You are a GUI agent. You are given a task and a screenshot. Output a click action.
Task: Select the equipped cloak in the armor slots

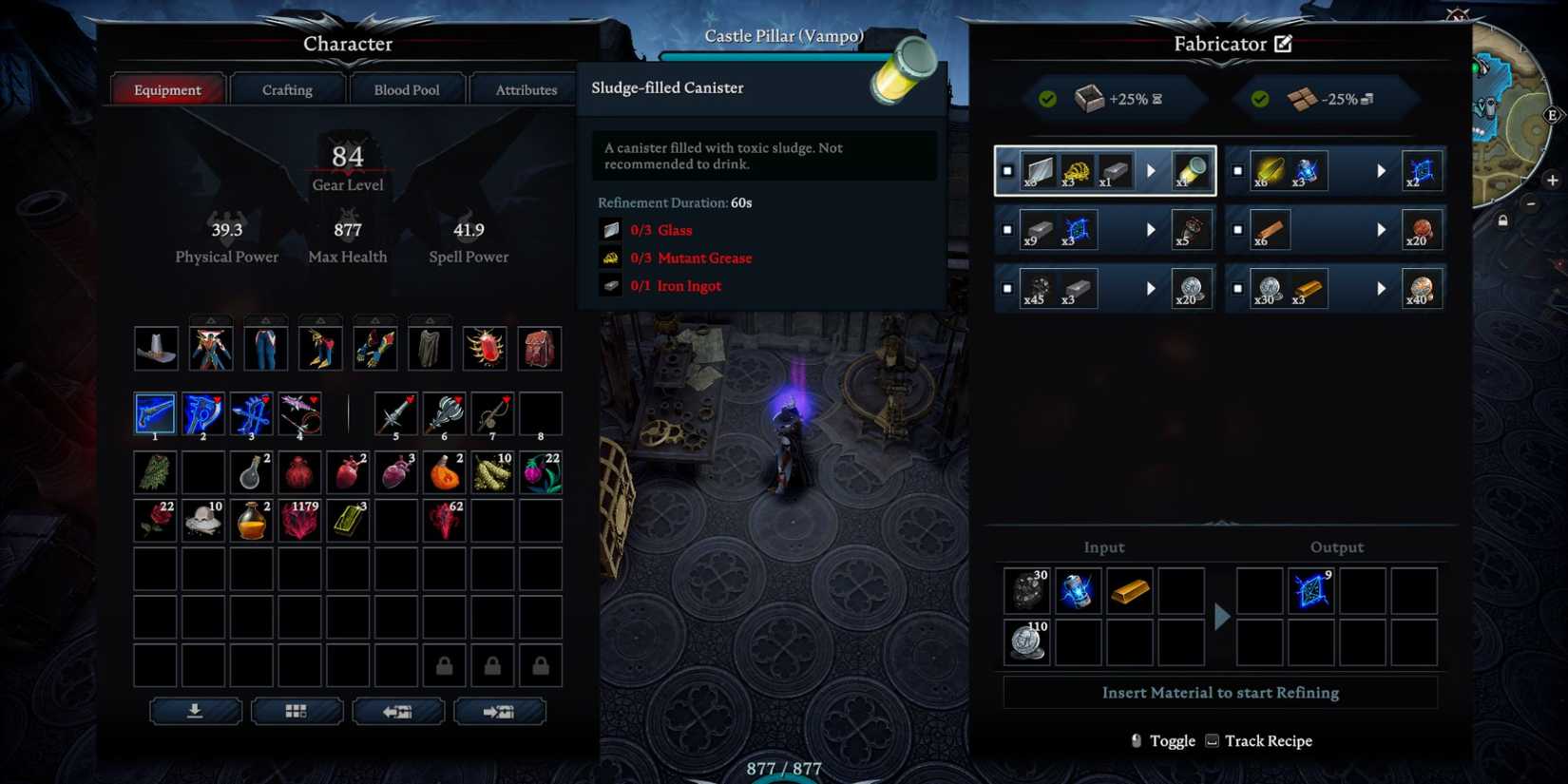[430, 346]
